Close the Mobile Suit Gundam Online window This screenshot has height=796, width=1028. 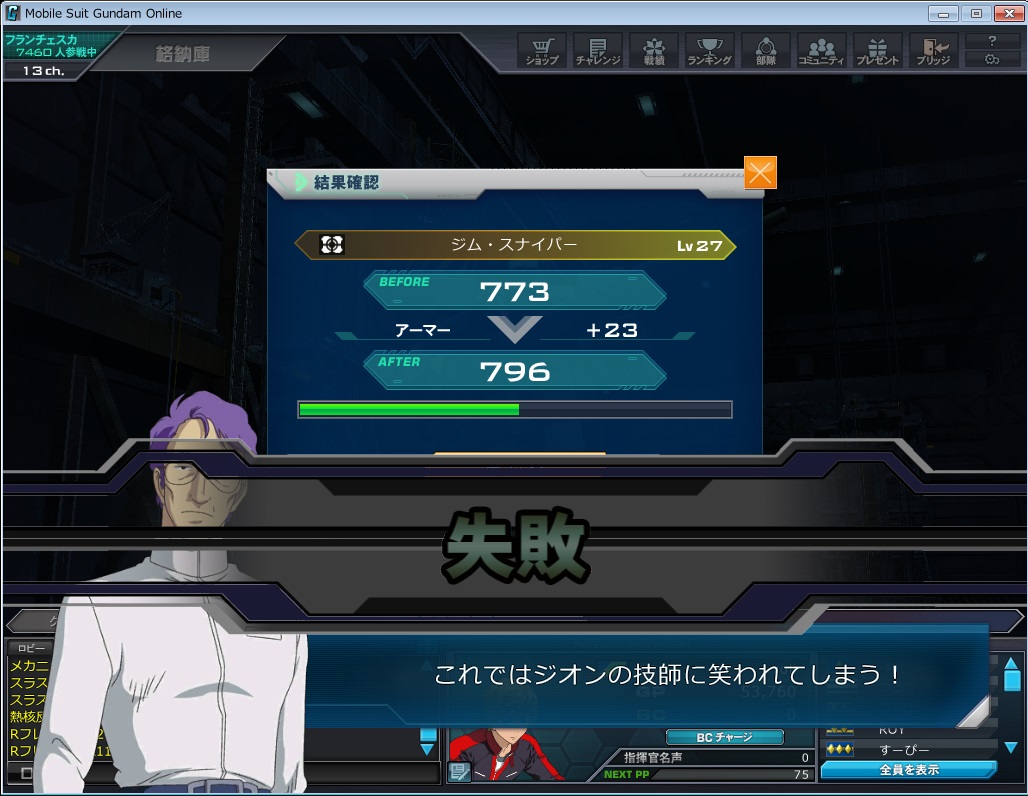1007,14
